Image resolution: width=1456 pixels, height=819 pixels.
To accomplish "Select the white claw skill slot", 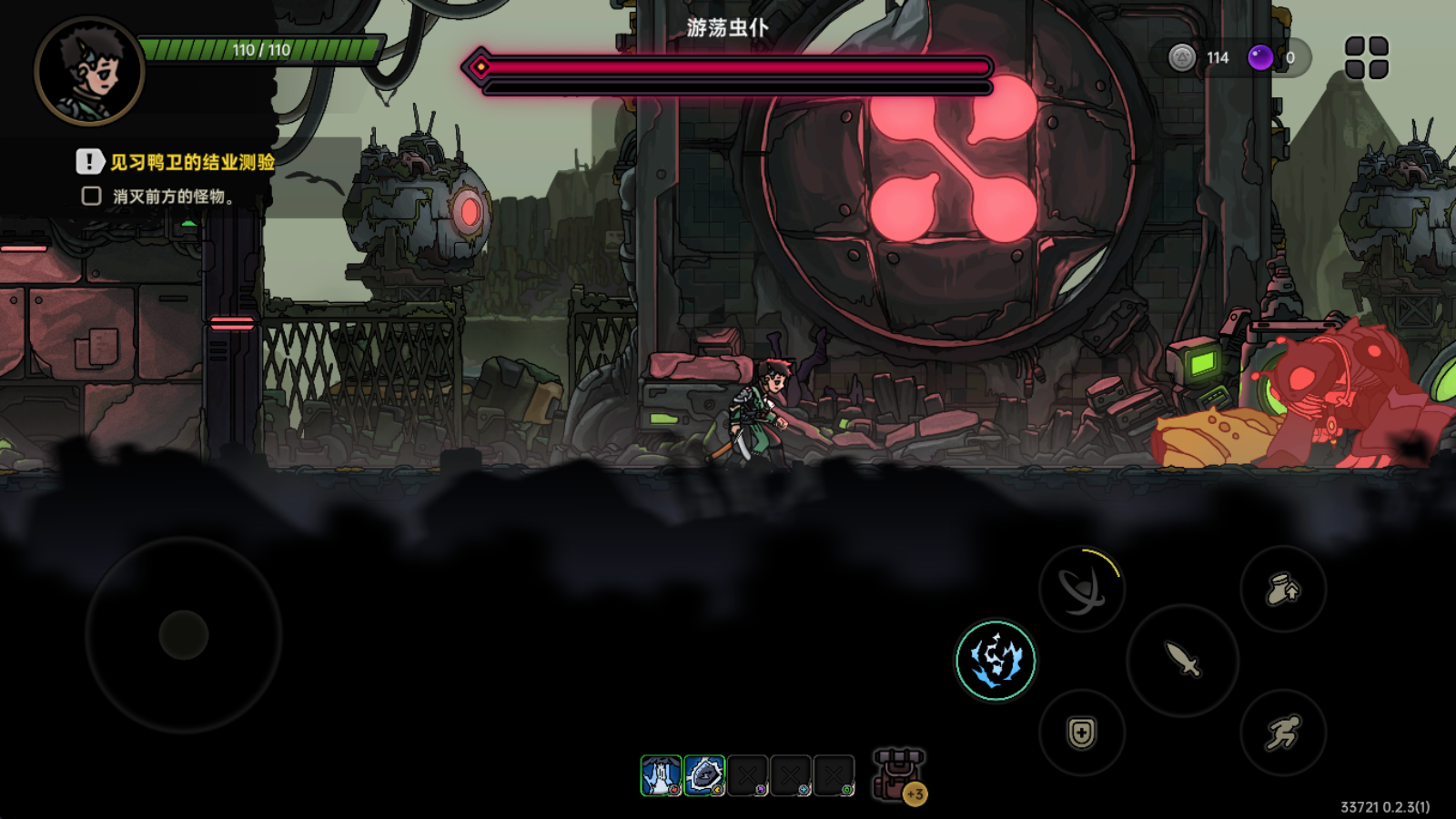I will pyautogui.click(x=661, y=776).
